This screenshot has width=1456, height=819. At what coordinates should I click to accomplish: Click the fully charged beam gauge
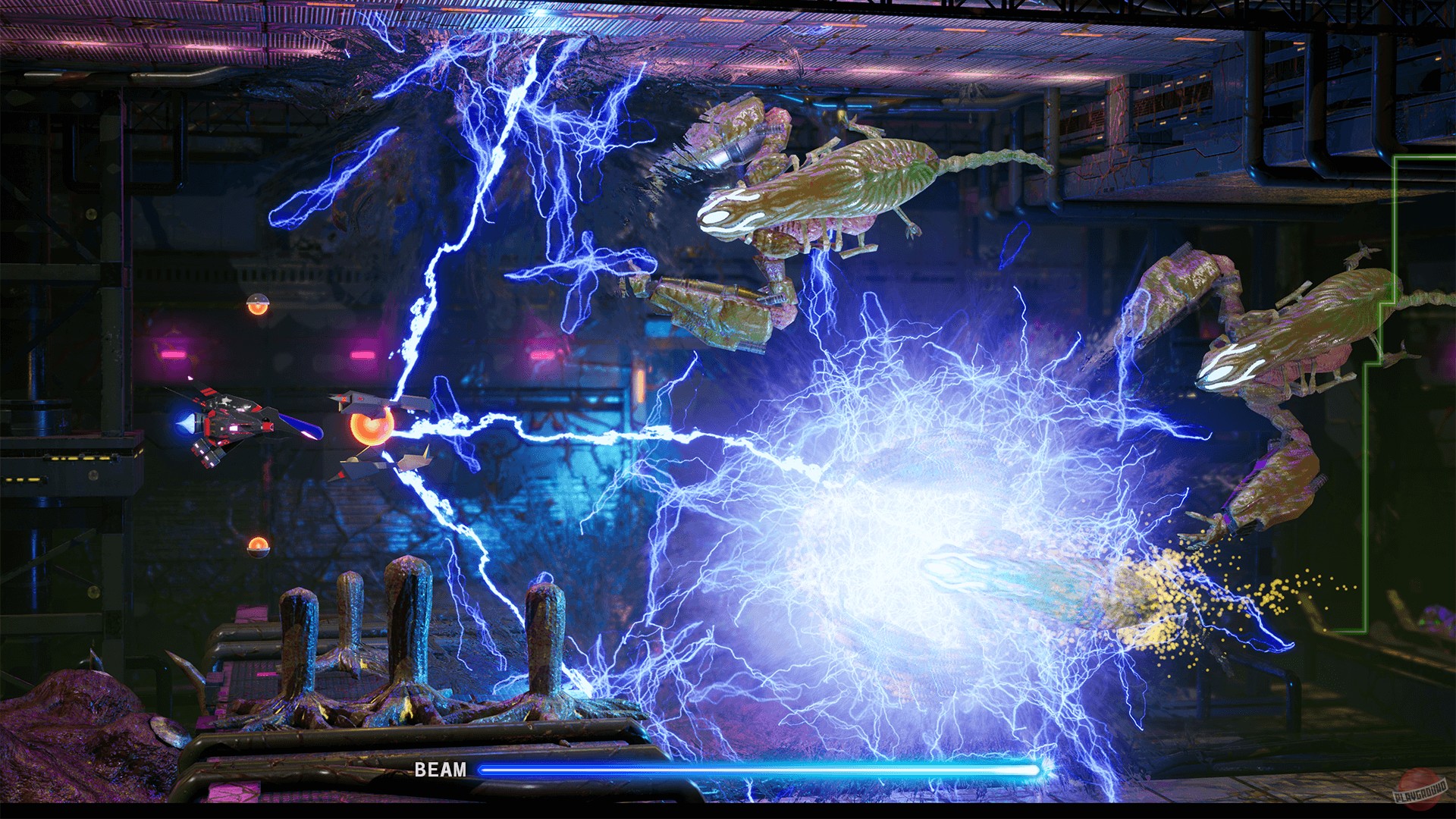click(x=766, y=770)
